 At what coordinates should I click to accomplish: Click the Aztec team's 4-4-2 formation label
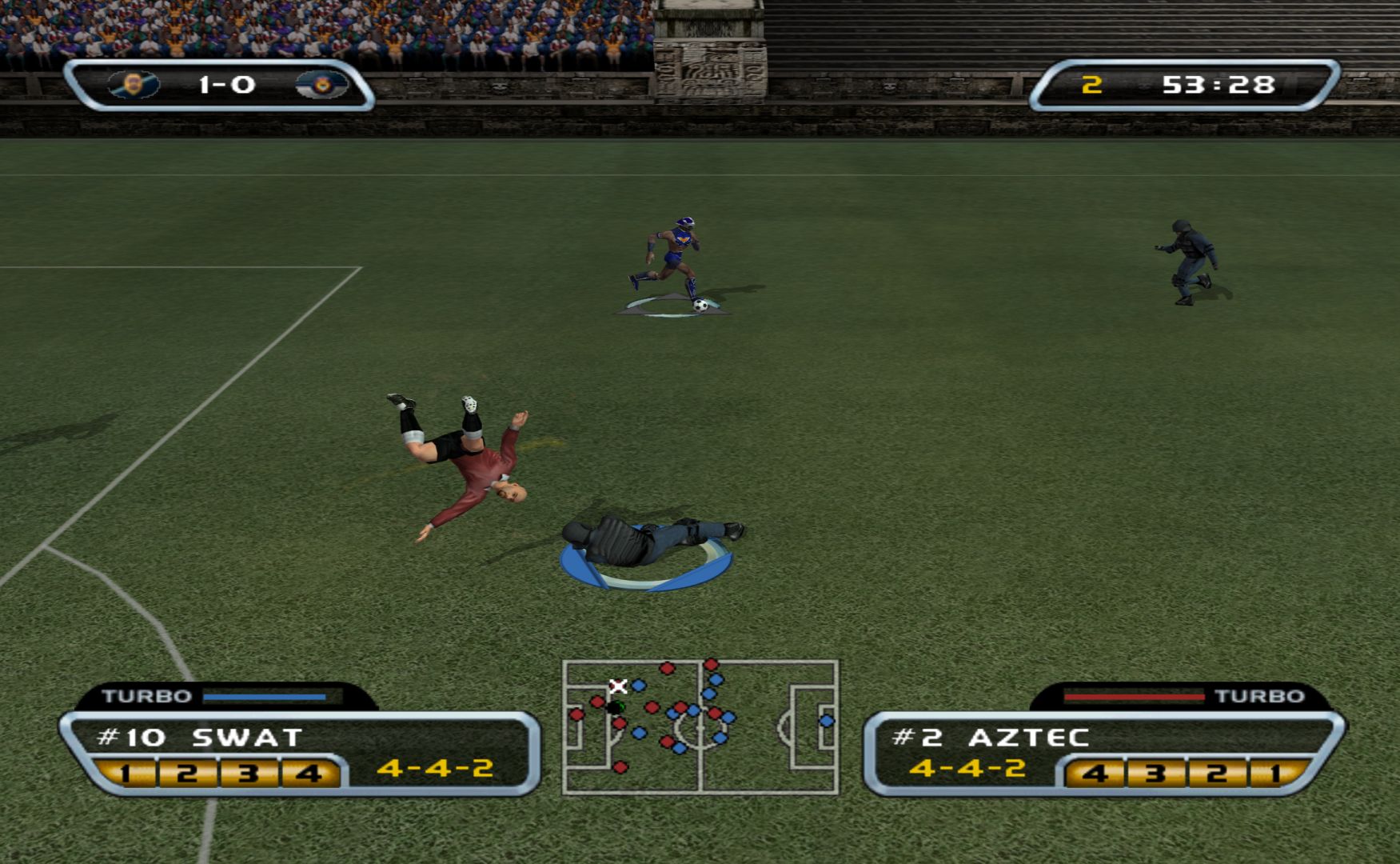[967, 768]
